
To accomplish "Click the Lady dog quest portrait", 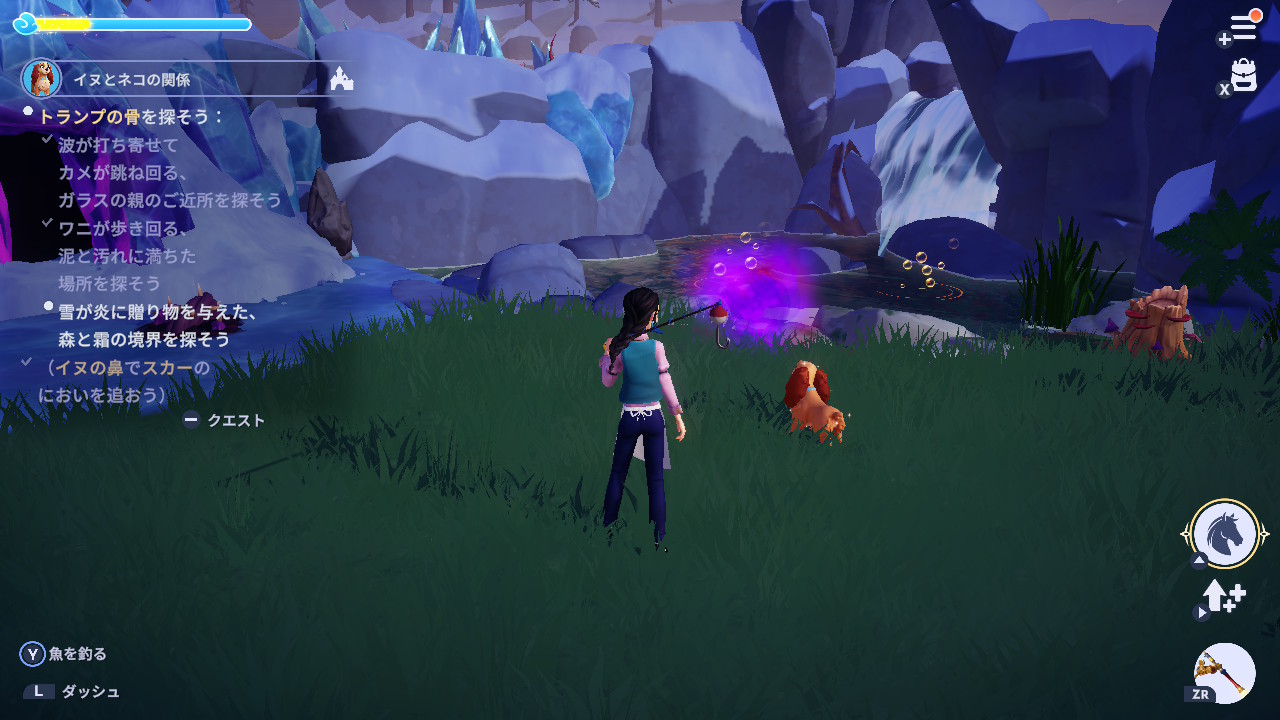I will tap(41, 78).
